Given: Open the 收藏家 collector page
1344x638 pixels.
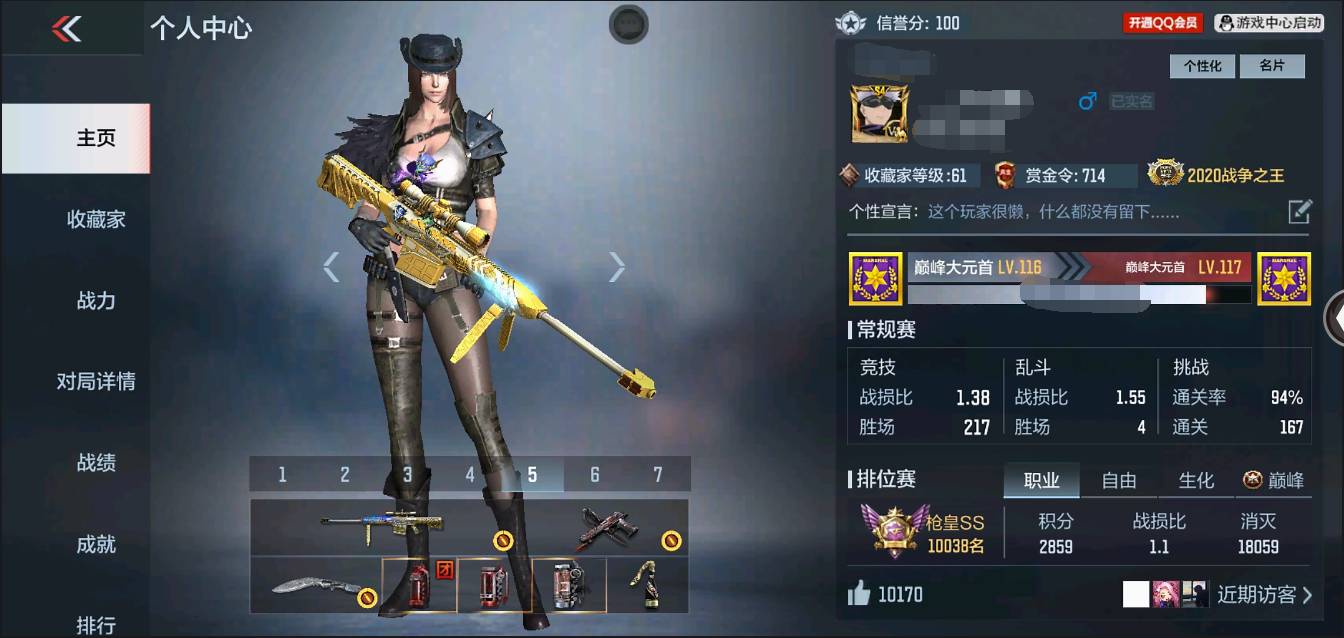Looking at the screenshot, I should coord(96,219).
